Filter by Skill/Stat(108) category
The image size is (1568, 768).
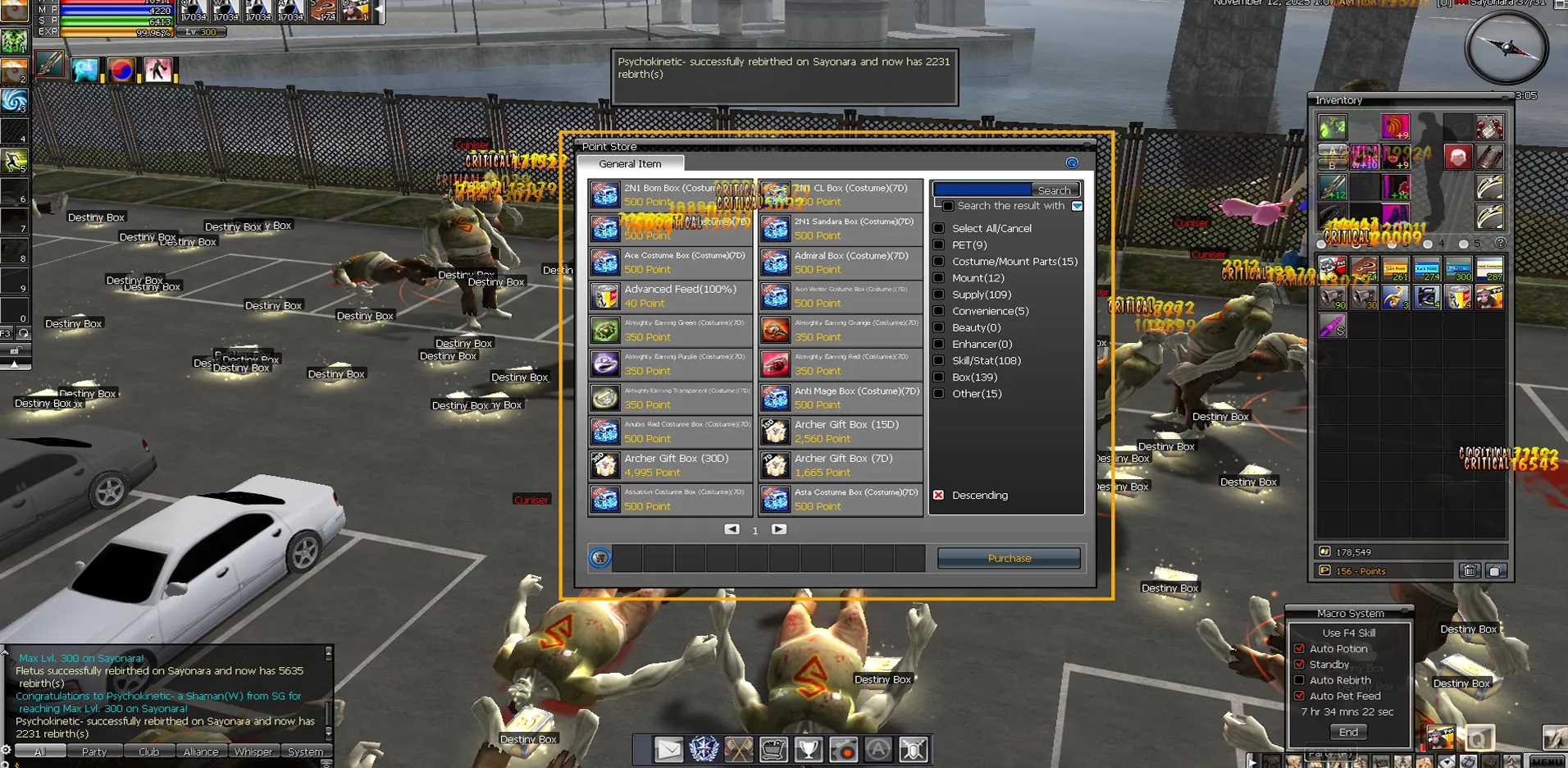(939, 361)
